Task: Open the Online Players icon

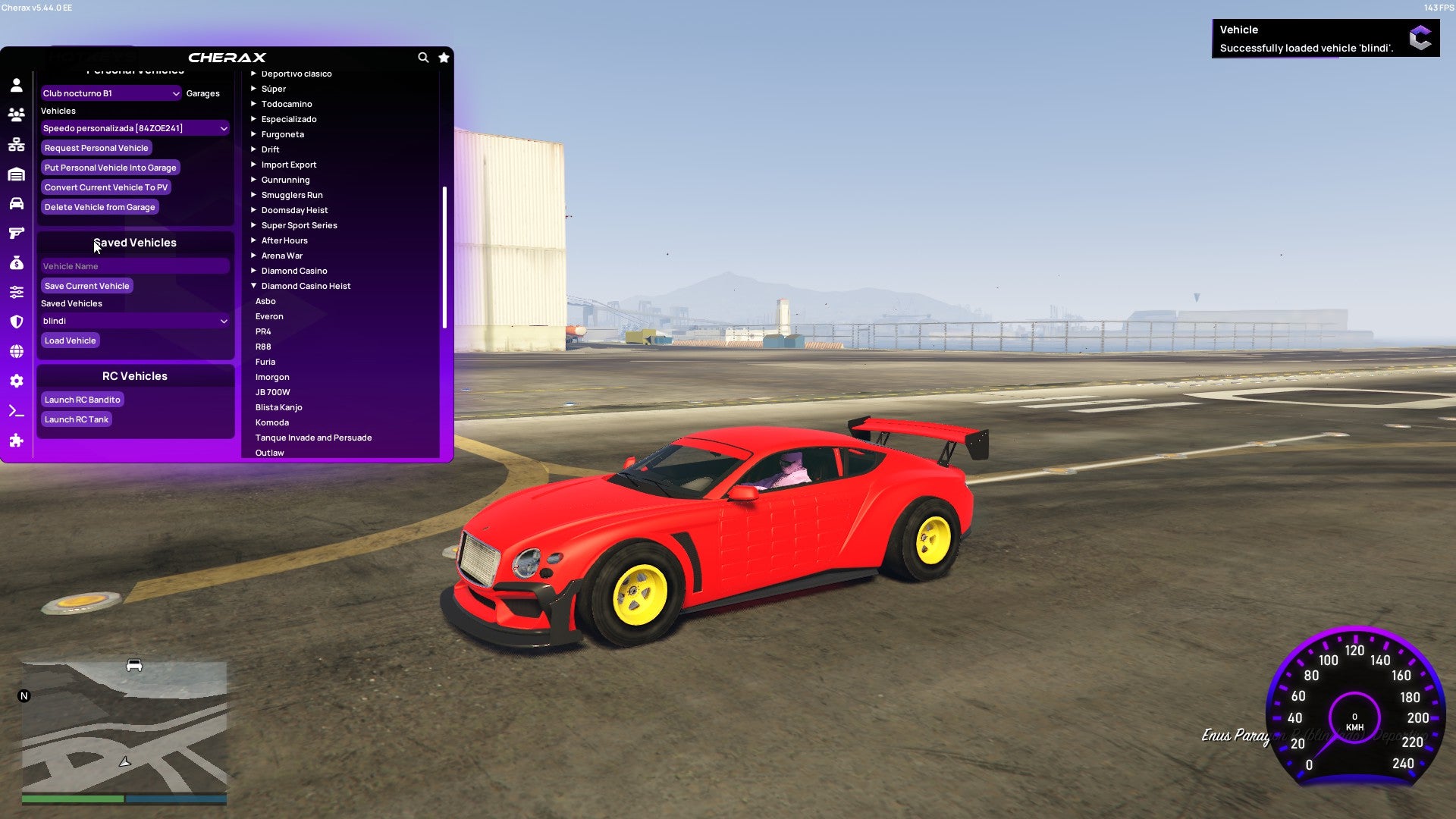Action: (x=16, y=115)
